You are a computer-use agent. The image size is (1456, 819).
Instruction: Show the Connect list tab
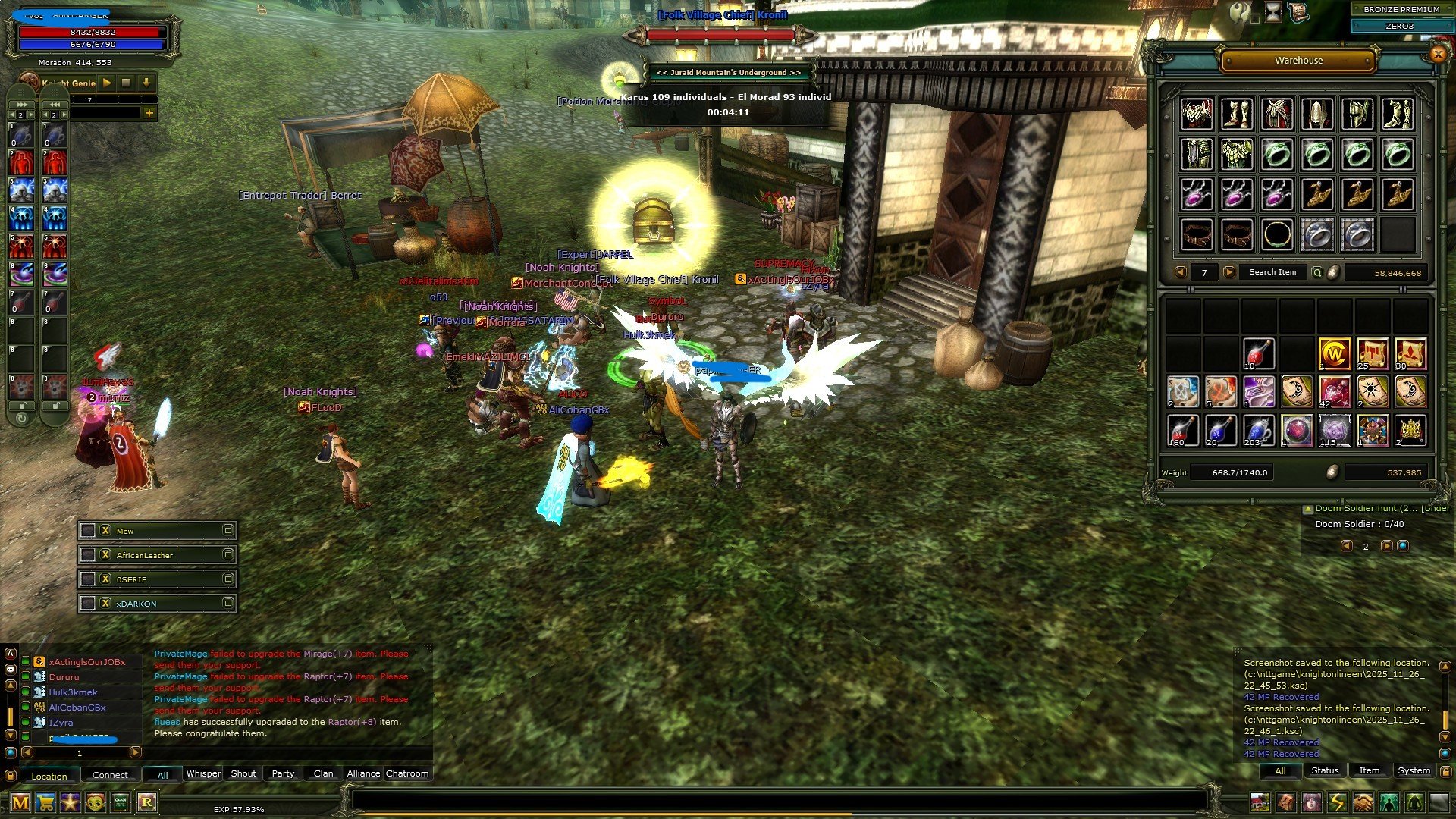[110, 775]
